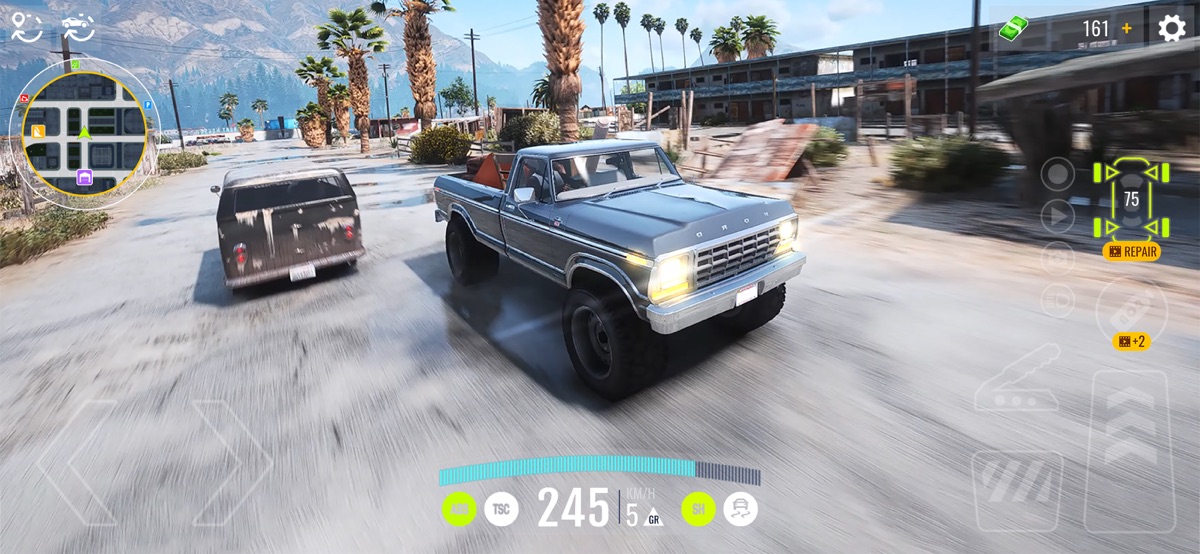Toggle the skidding car stability icon
Viewport: 1200px width, 554px height.
(x=740, y=509)
